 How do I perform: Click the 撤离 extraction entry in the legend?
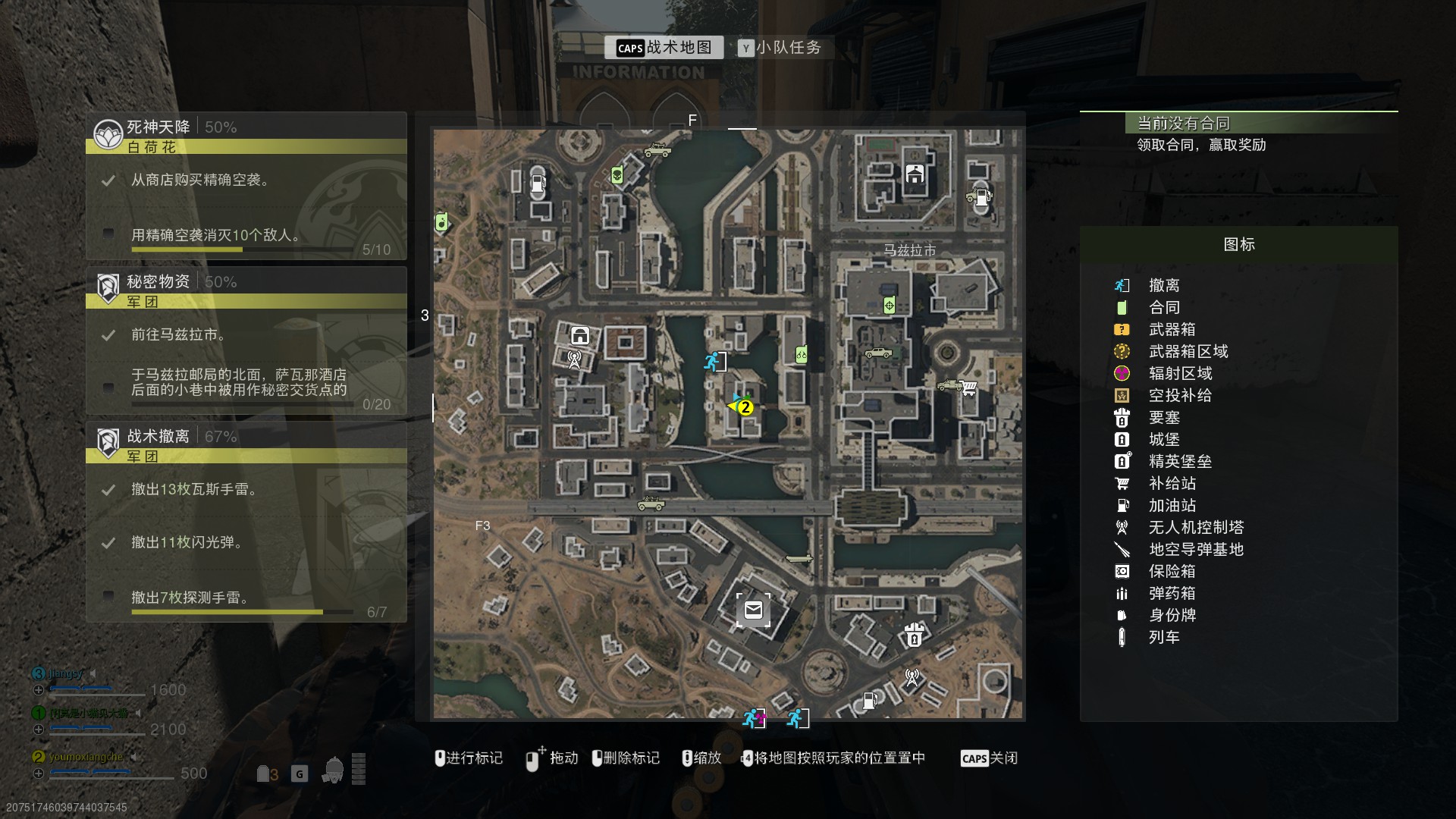1163,285
